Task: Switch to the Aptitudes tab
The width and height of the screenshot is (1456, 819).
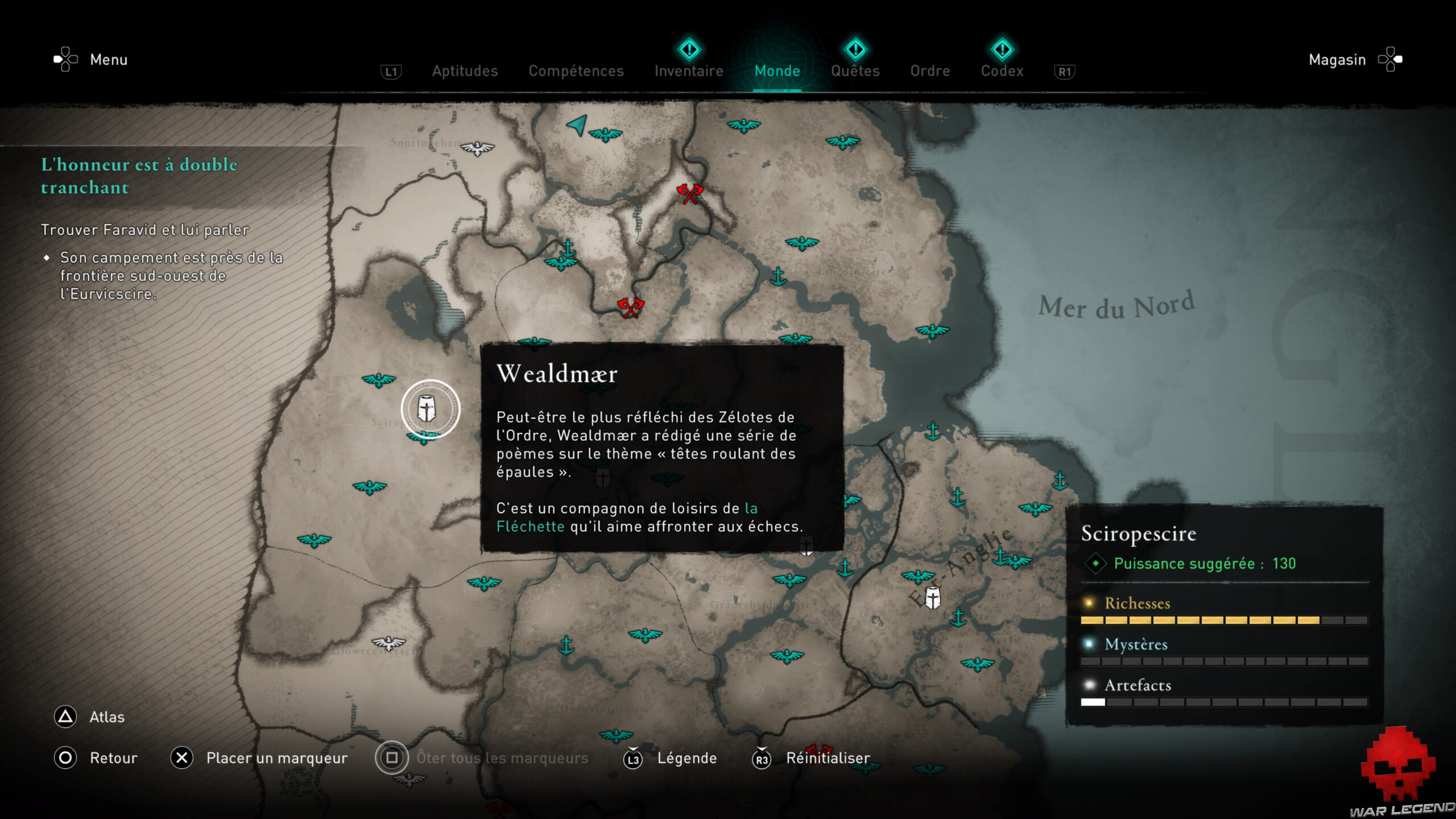Action: click(x=465, y=71)
